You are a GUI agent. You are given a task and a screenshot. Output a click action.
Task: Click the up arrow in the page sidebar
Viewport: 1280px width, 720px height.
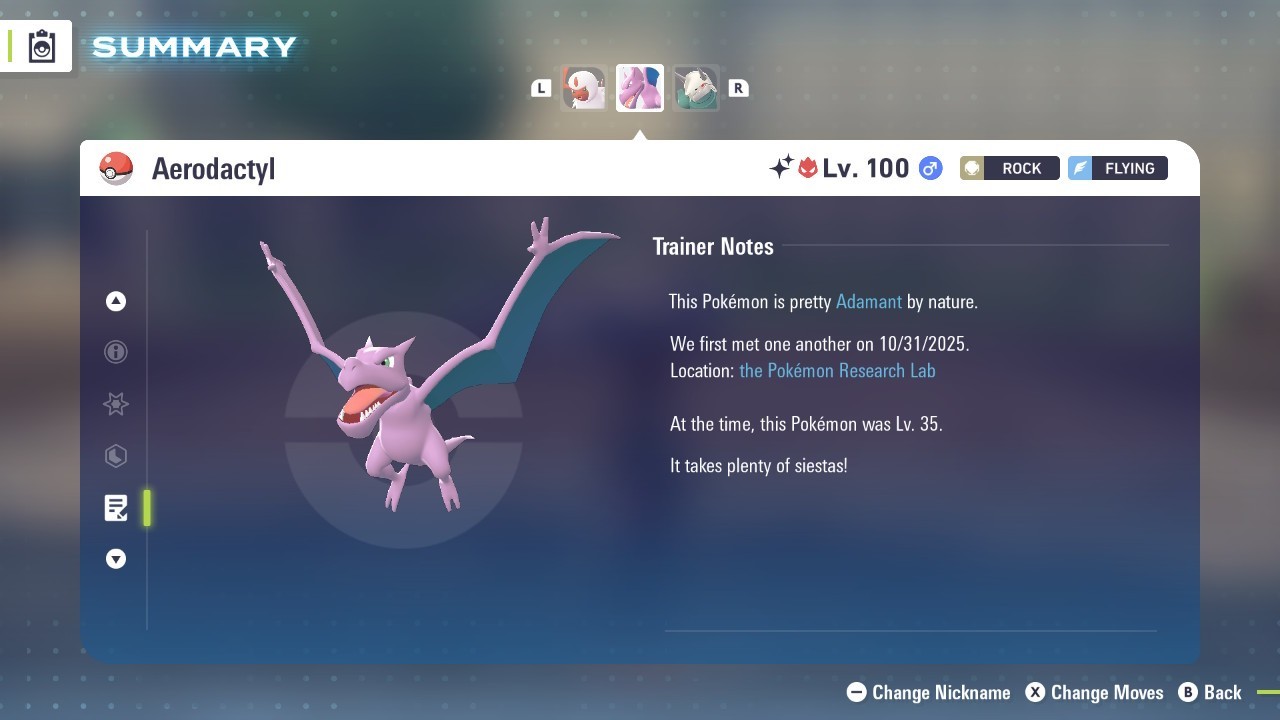click(116, 301)
